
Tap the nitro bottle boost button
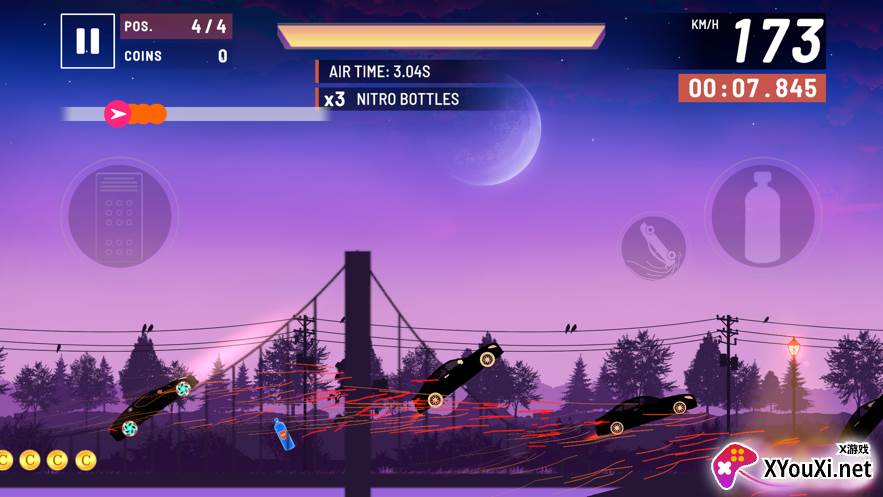click(x=762, y=213)
